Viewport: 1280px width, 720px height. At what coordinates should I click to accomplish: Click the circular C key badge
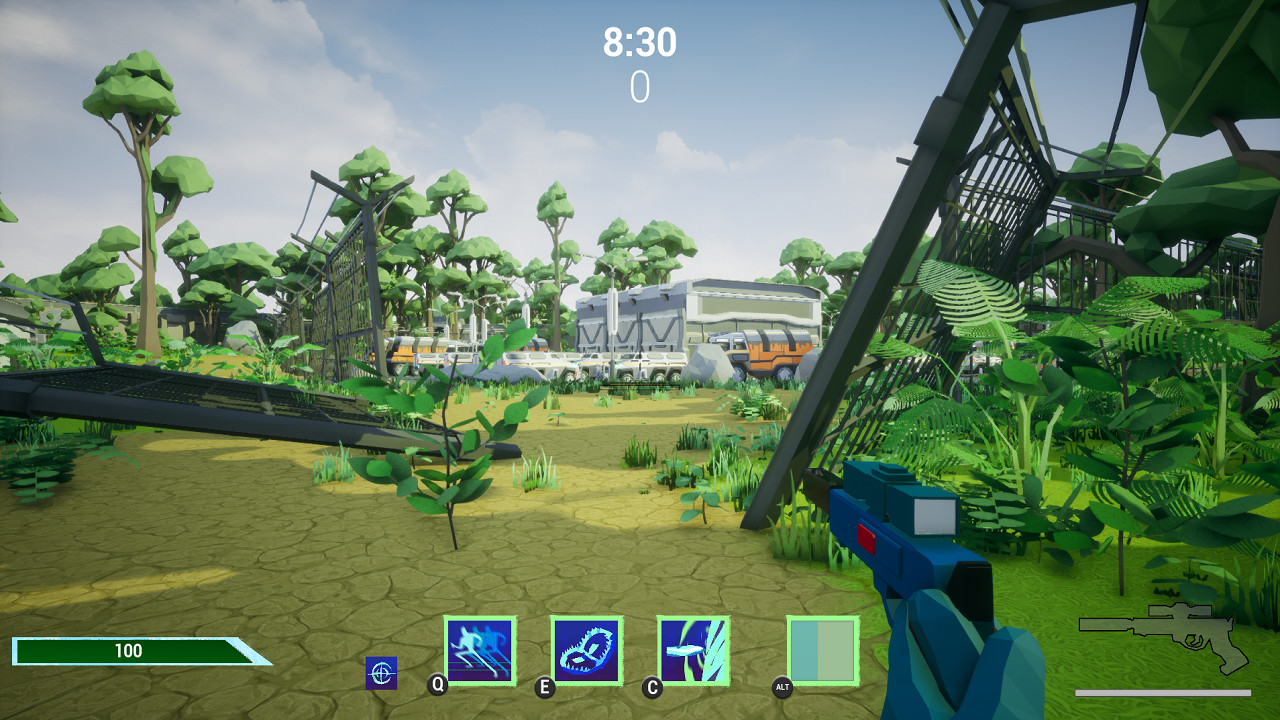(x=652, y=685)
